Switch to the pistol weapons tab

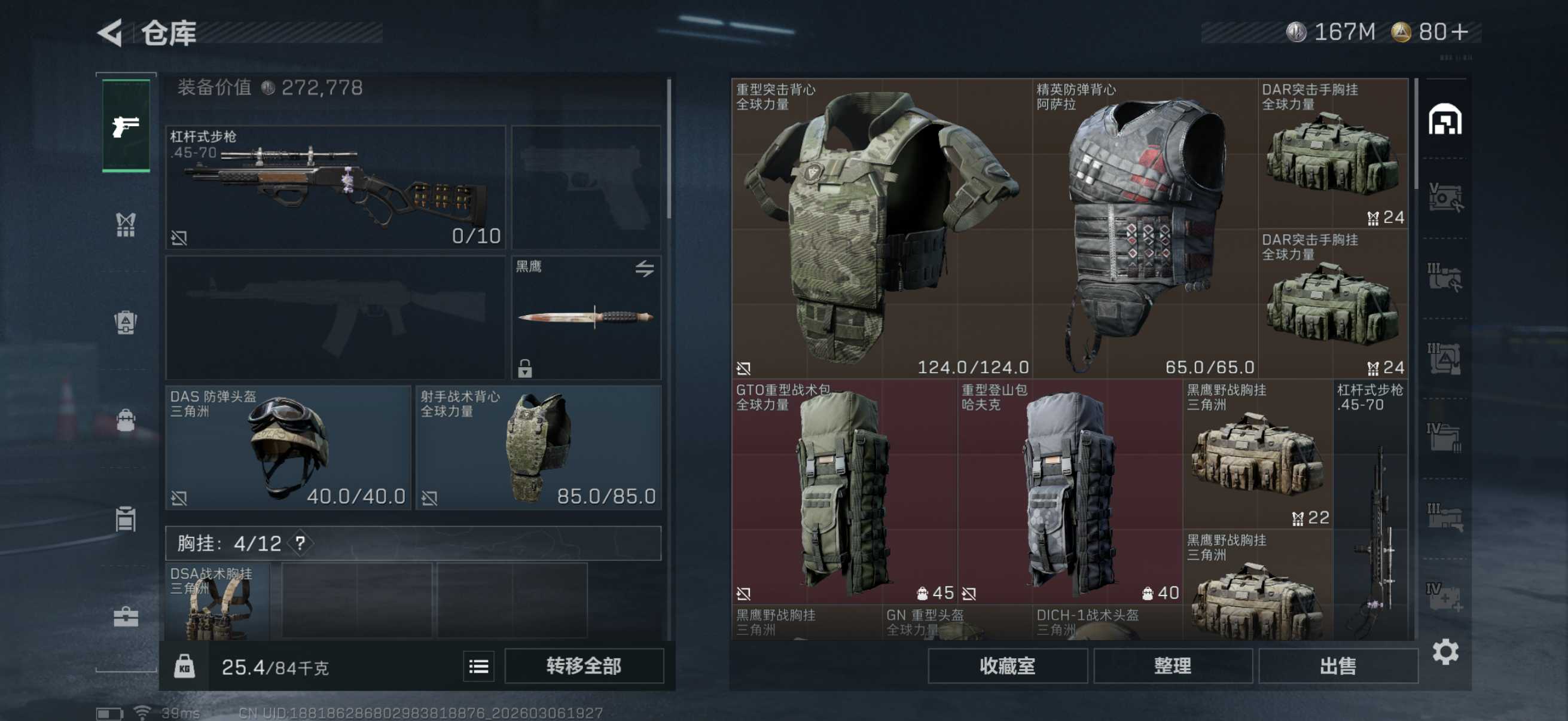(x=126, y=126)
